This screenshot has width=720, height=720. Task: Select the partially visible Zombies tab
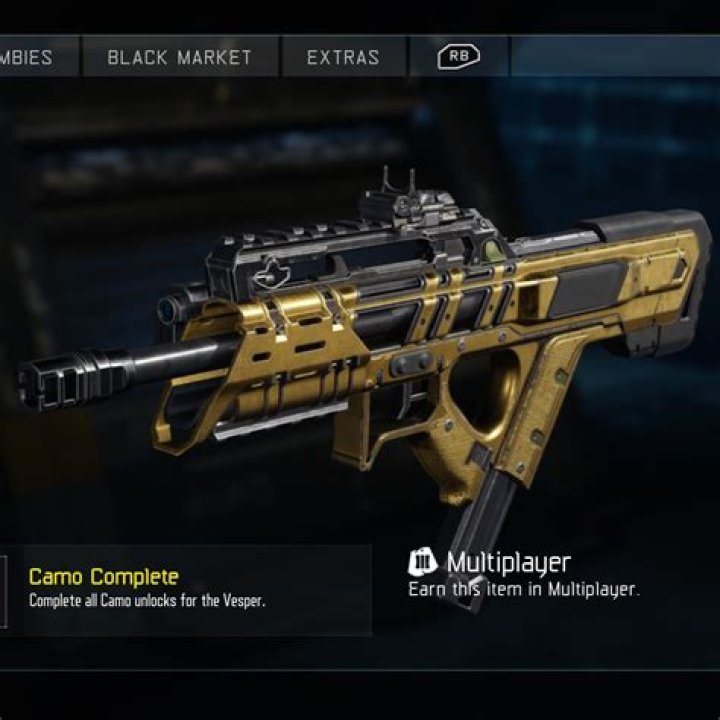36,57
